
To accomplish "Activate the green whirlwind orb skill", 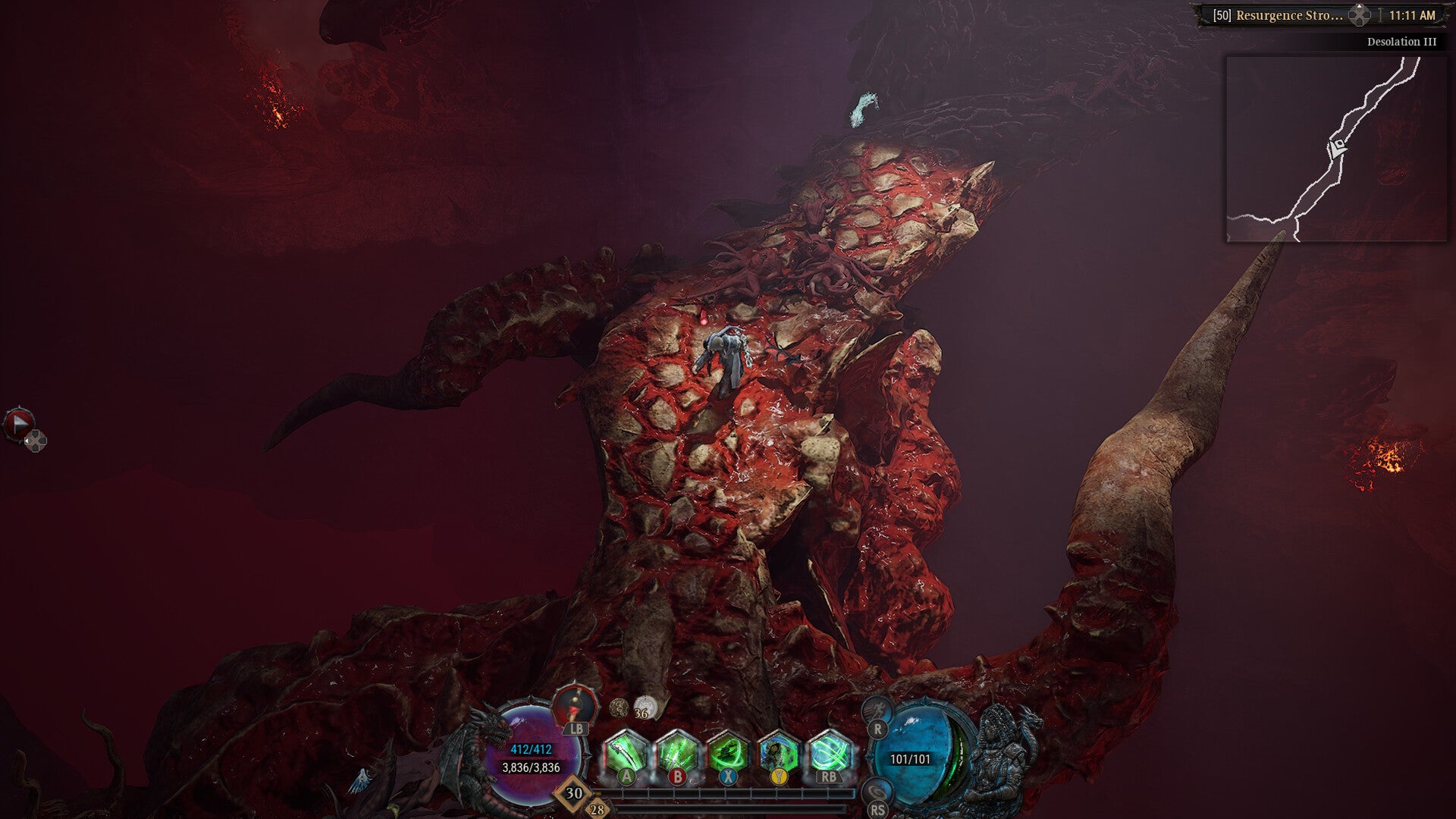I will pos(830,754).
